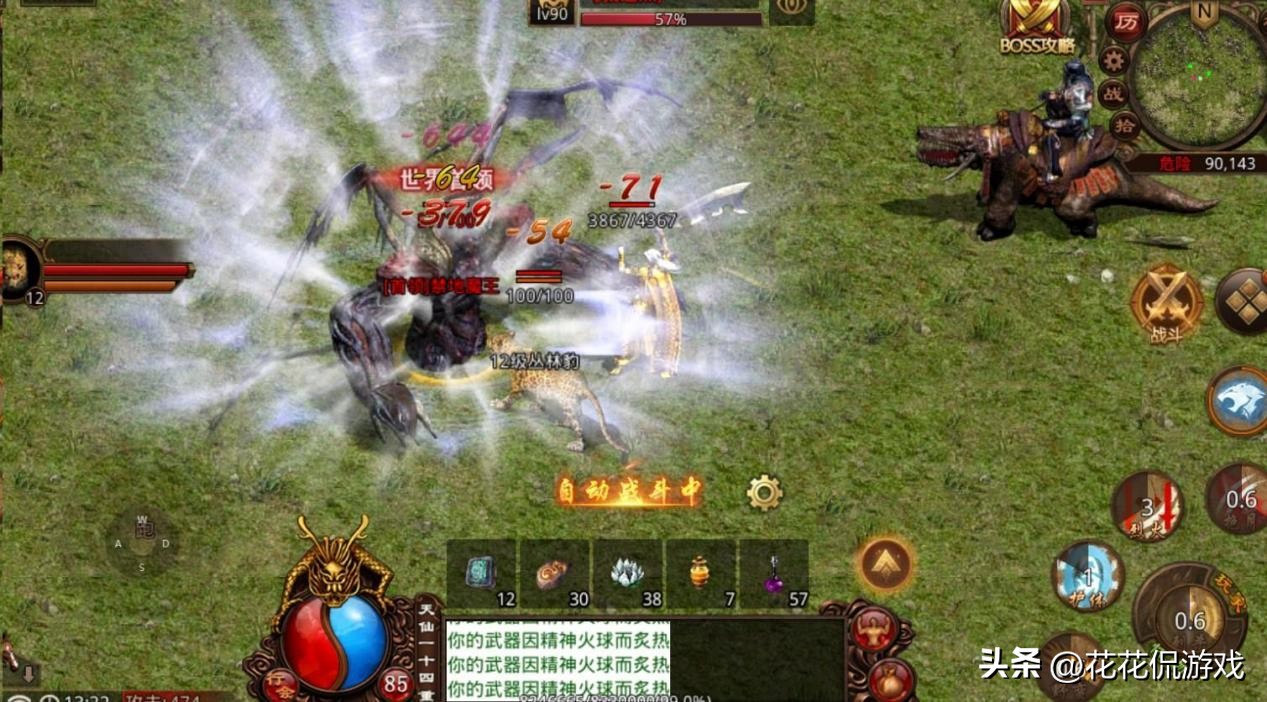Toggle the 自动战斗中 auto-battle banner
This screenshot has width=1267, height=702.
[629, 491]
